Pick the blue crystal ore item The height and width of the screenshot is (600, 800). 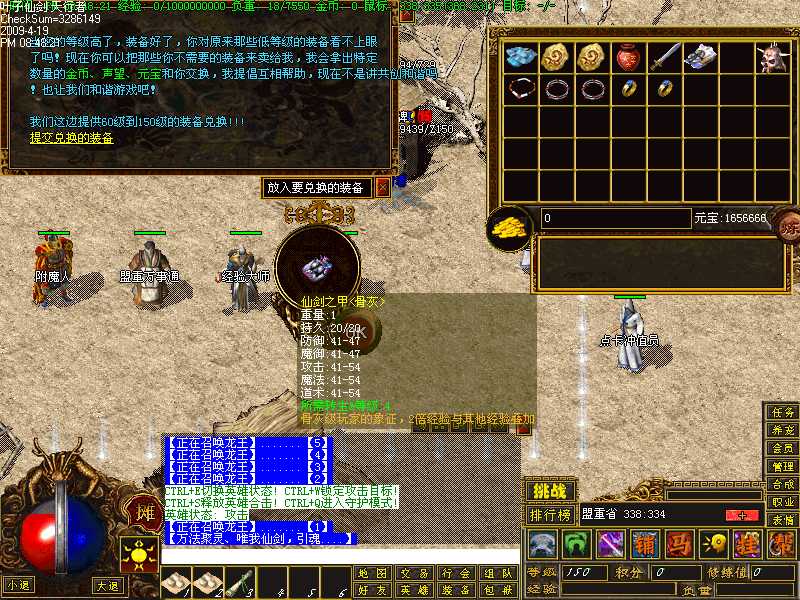pos(519,56)
